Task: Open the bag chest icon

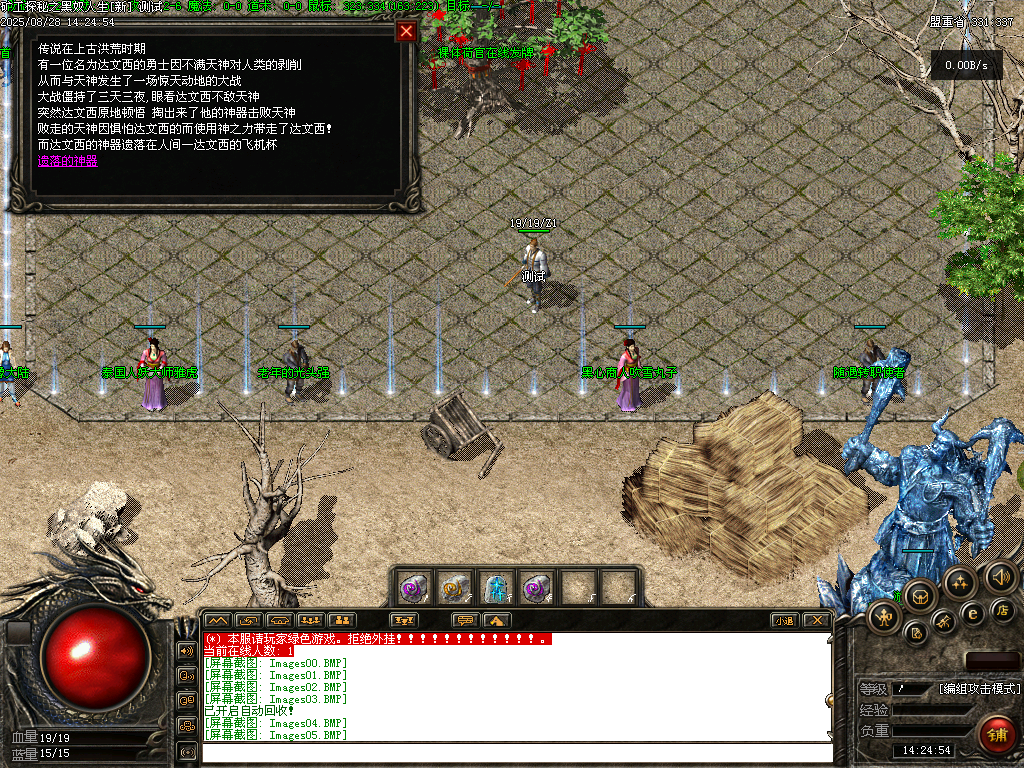Action: click(919, 597)
